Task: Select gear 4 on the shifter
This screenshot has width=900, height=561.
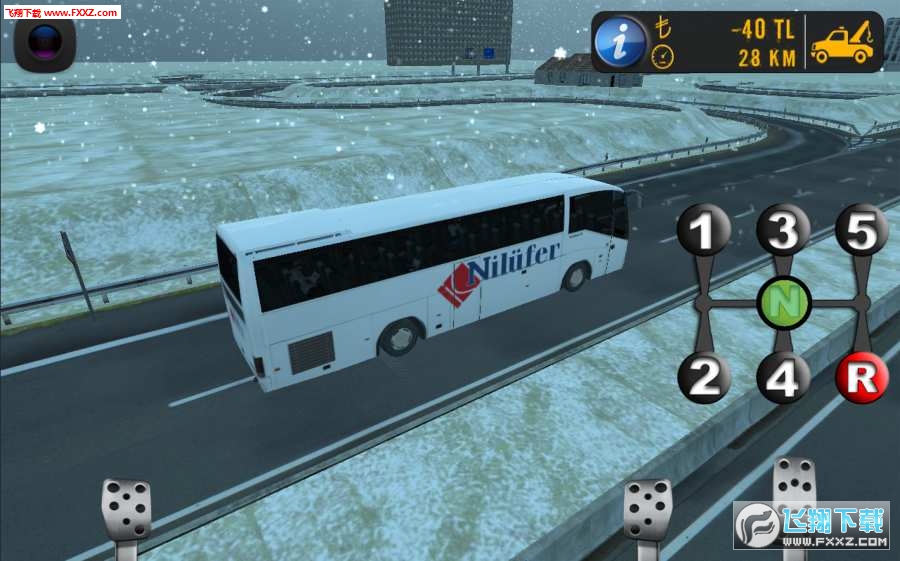Action: pyautogui.click(x=783, y=378)
